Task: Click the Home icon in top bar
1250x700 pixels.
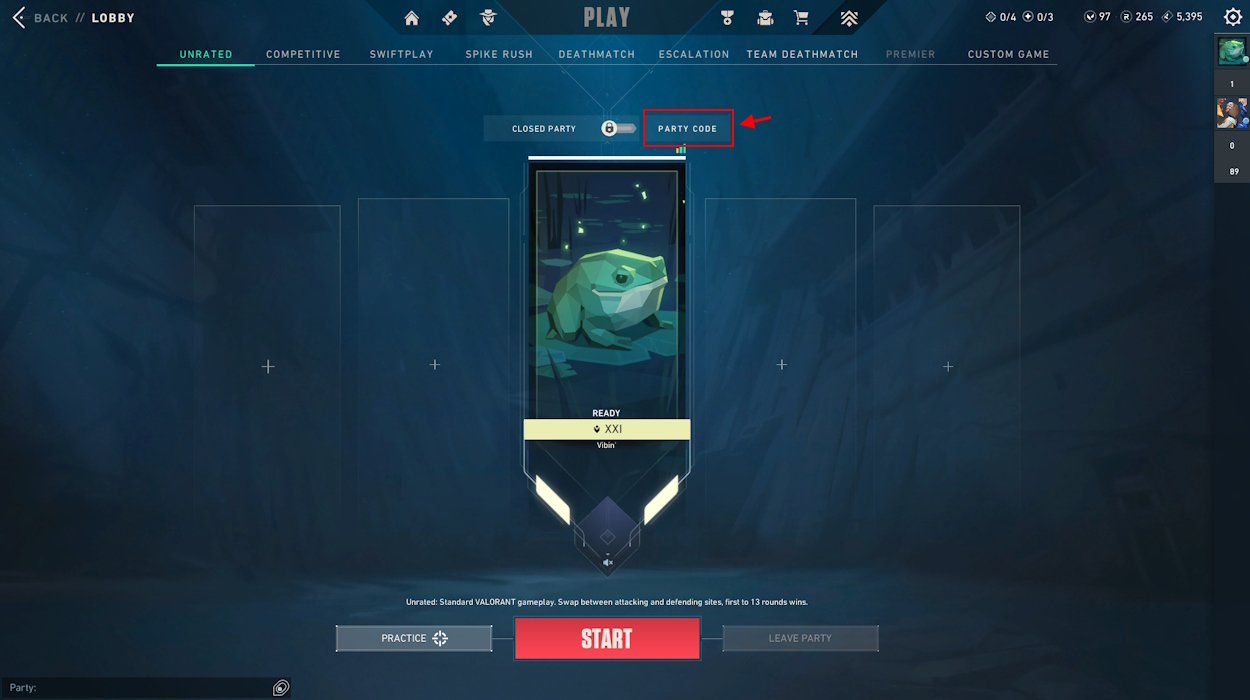Action: [412, 18]
